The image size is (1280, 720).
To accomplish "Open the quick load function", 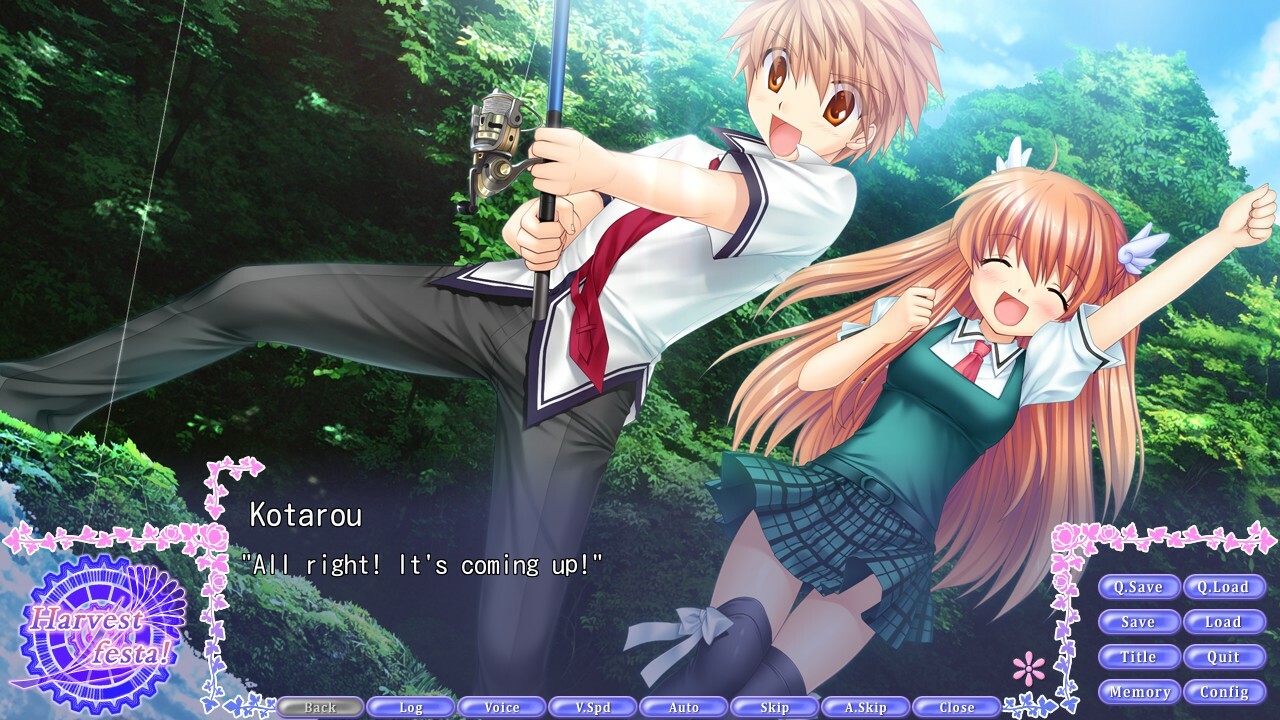I will click(1227, 587).
